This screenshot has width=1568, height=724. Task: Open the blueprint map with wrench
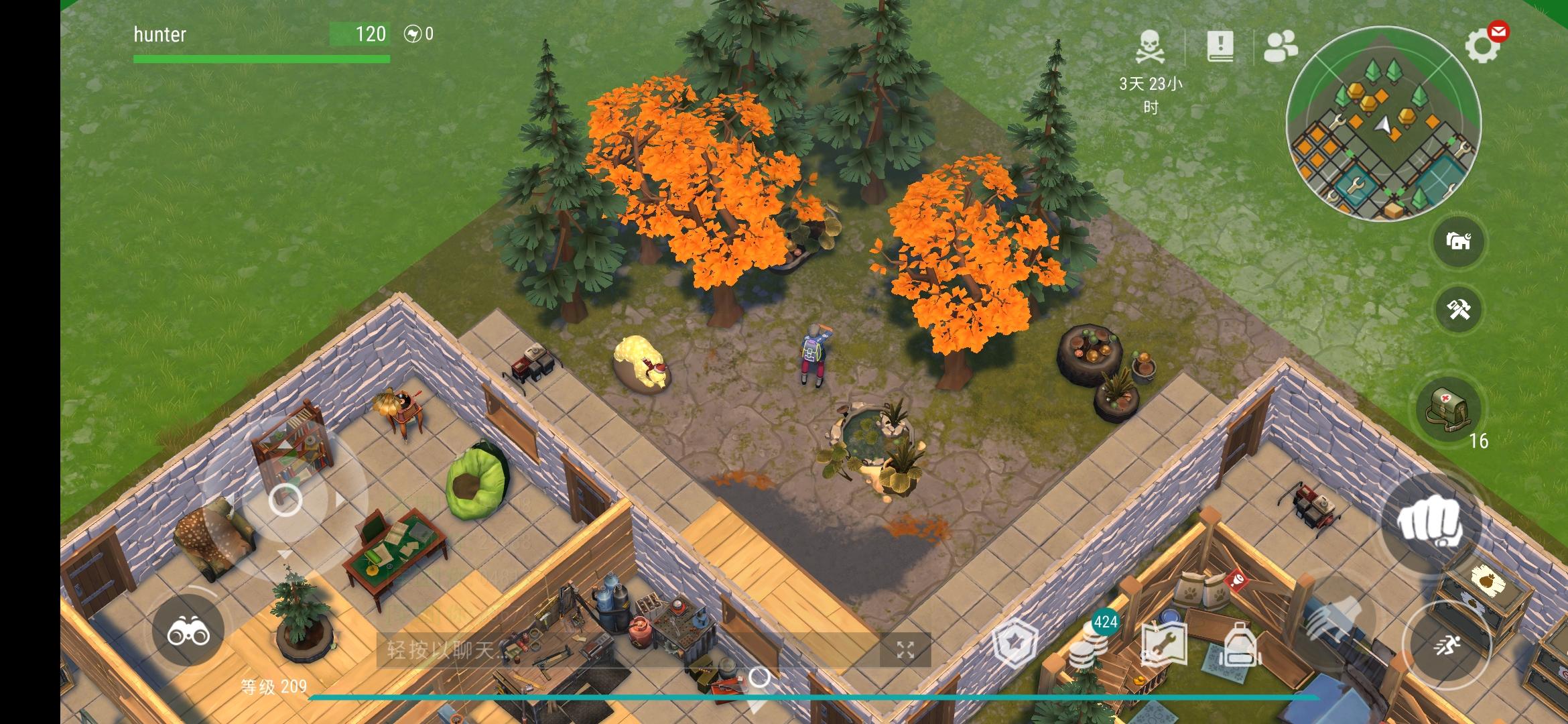(1164, 646)
